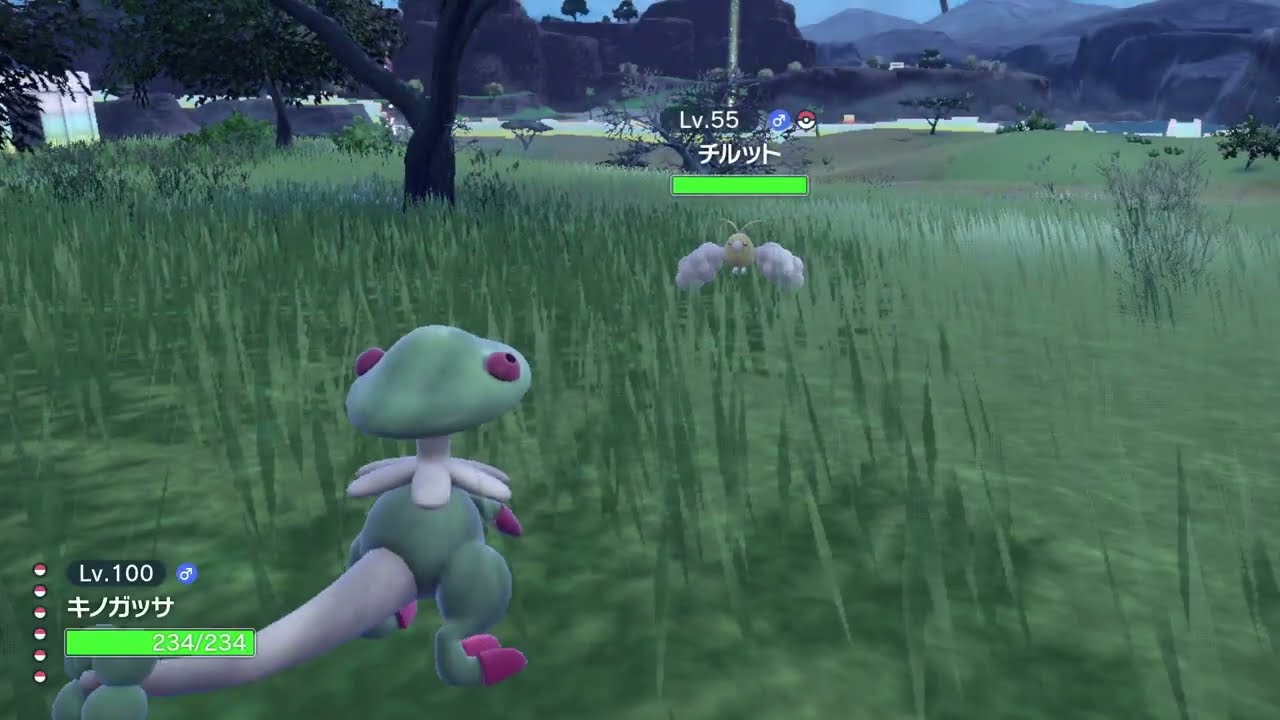Screen dimensions: 1280x720
Task: Select the second party Poké Ball icon
Action: pyautogui.click(x=39, y=591)
